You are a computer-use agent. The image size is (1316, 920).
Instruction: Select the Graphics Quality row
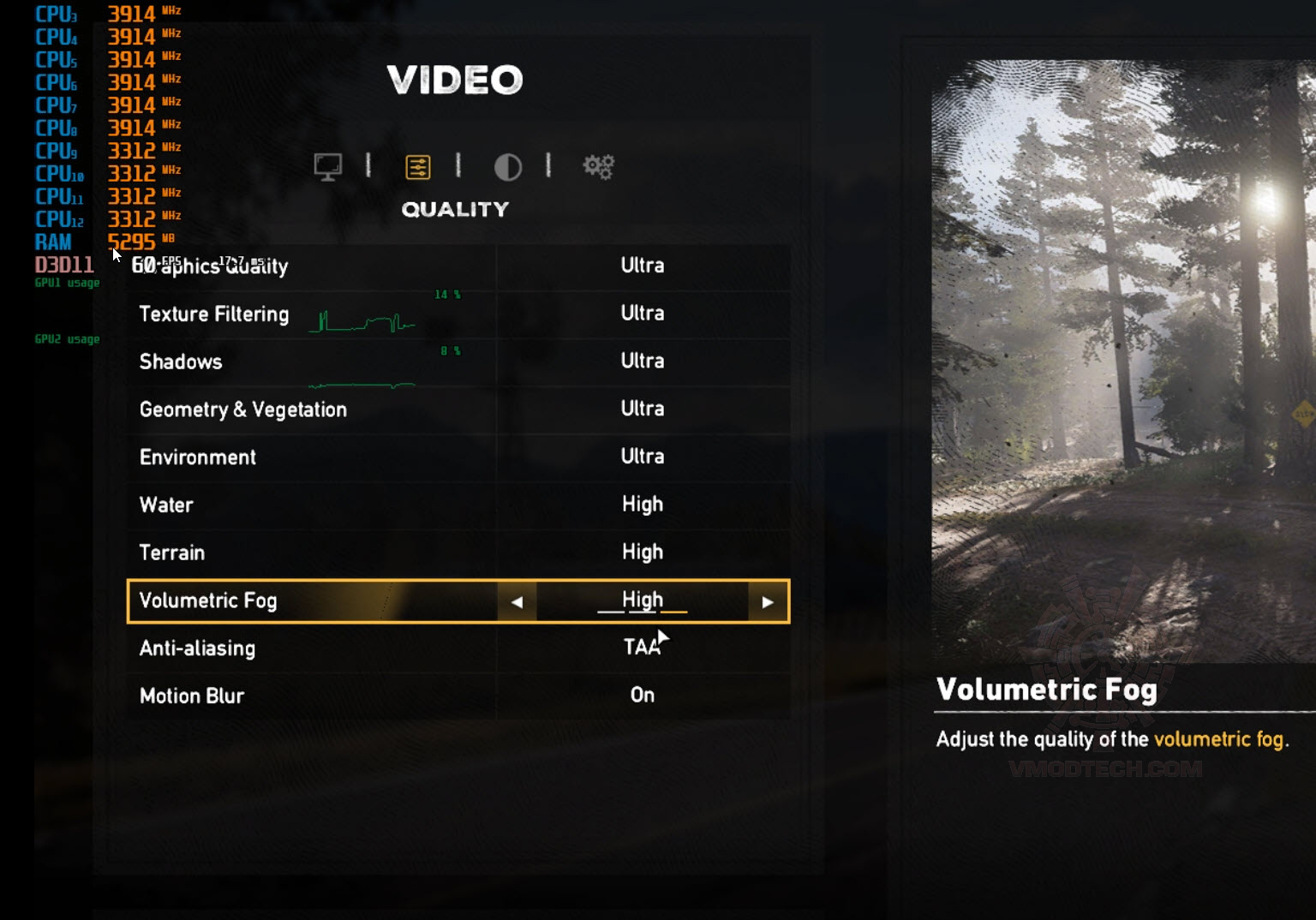click(x=458, y=266)
